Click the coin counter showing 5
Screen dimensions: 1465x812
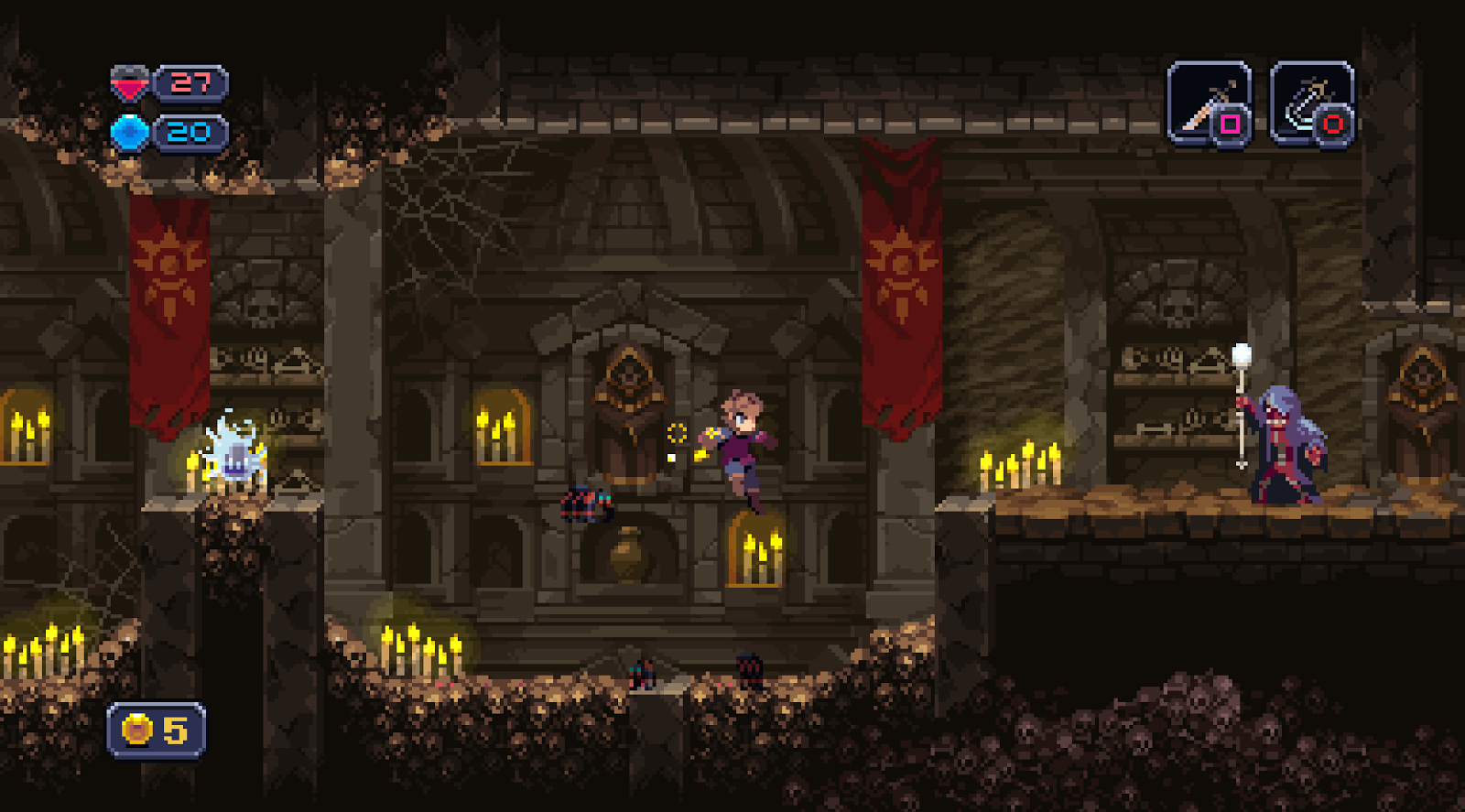(x=174, y=728)
